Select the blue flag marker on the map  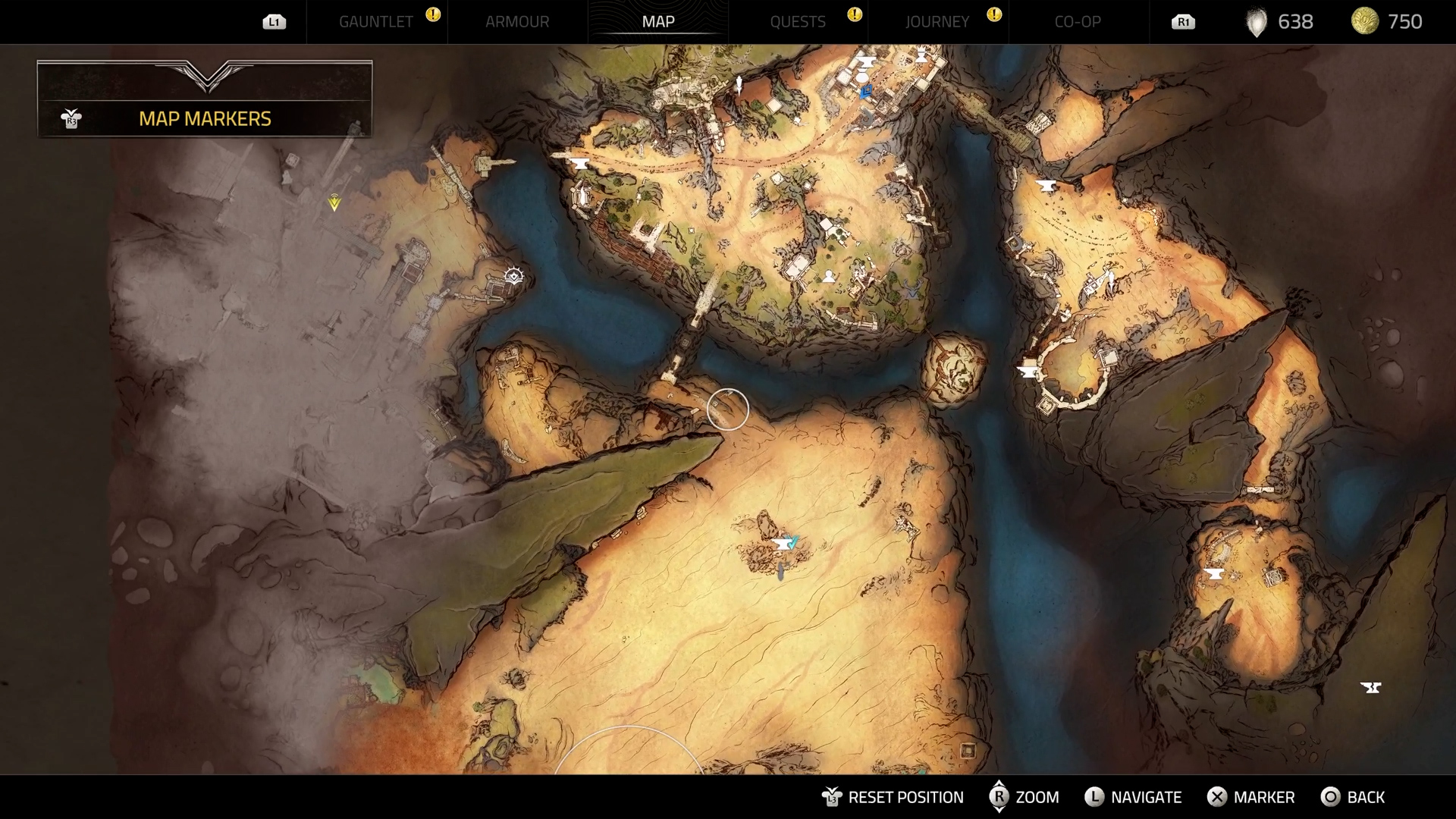pos(866,92)
